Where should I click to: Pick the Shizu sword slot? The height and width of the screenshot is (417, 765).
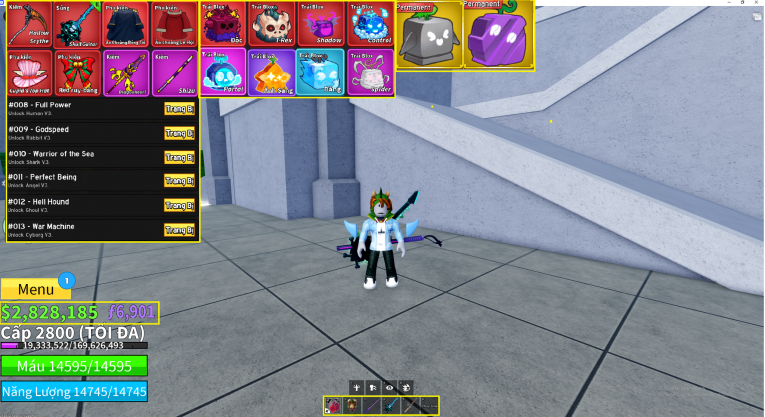click(x=174, y=72)
